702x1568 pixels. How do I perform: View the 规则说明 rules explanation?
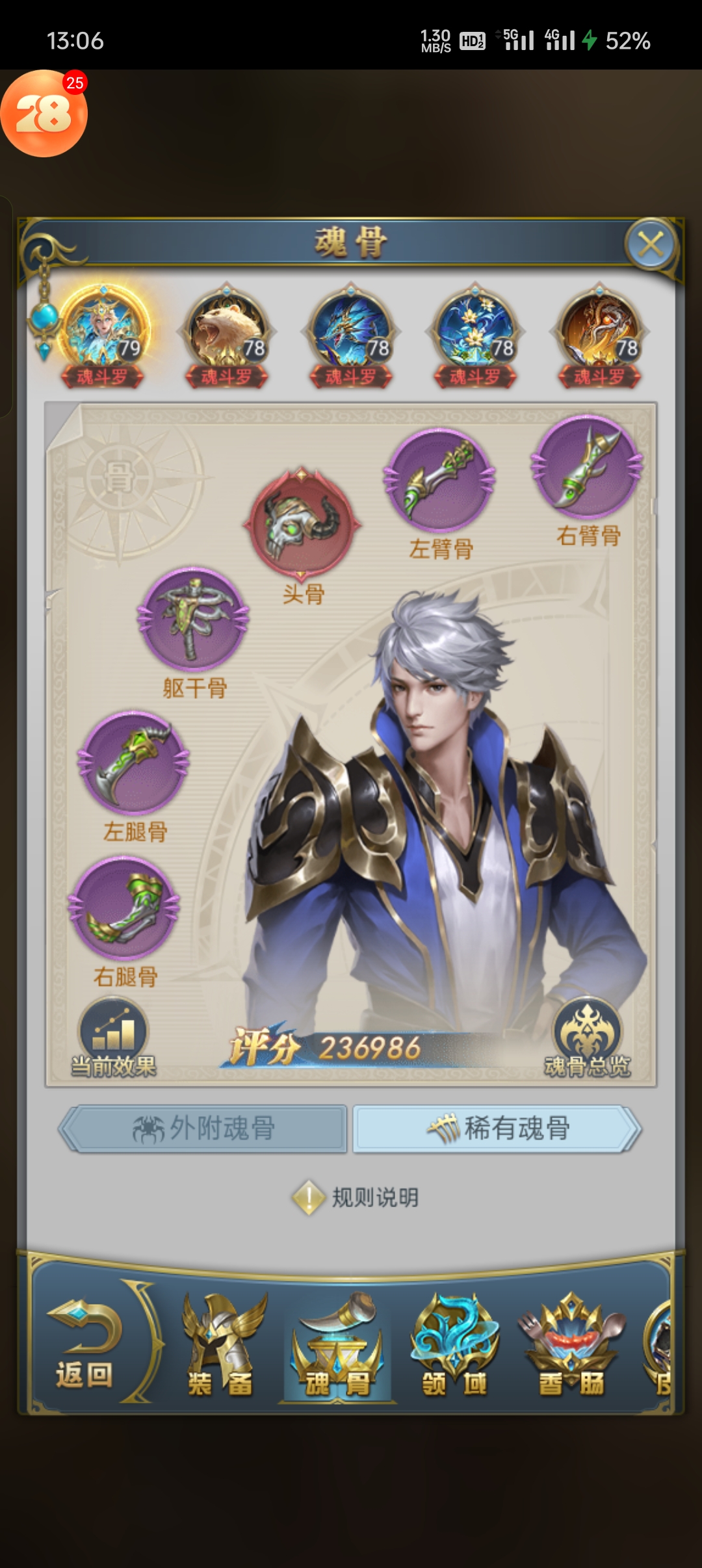click(x=356, y=1197)
